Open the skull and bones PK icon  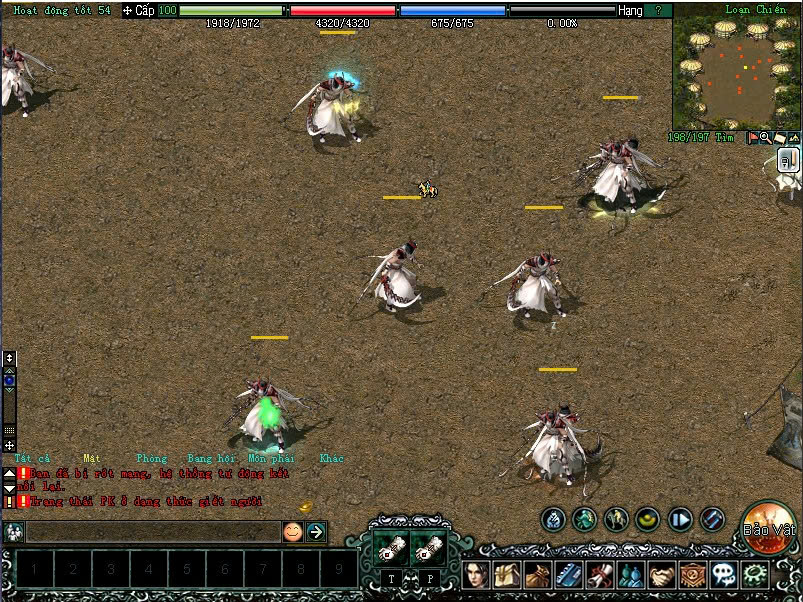click(723, 575)
